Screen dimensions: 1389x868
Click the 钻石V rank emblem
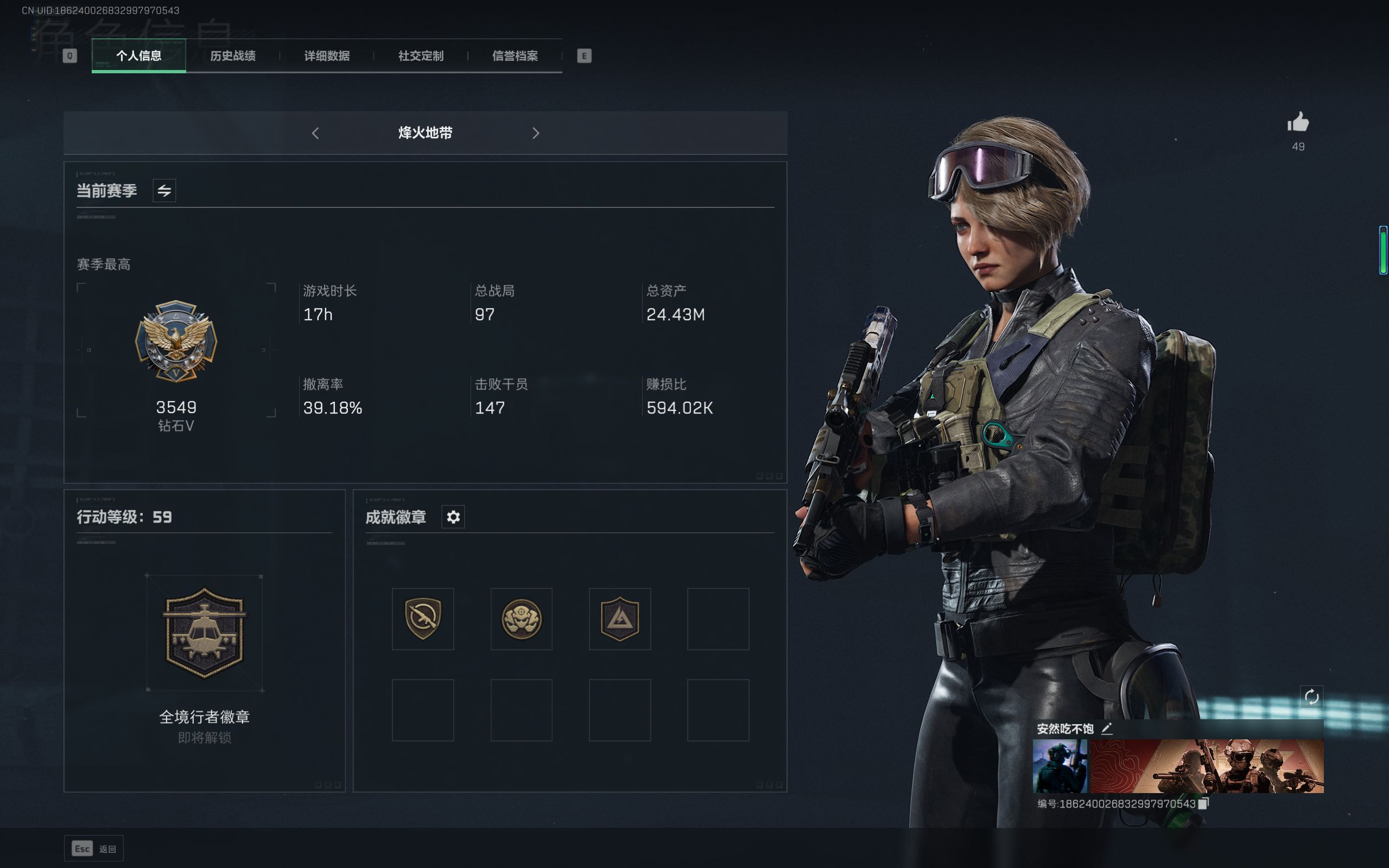pyautogui.click(x=176, y=341)
